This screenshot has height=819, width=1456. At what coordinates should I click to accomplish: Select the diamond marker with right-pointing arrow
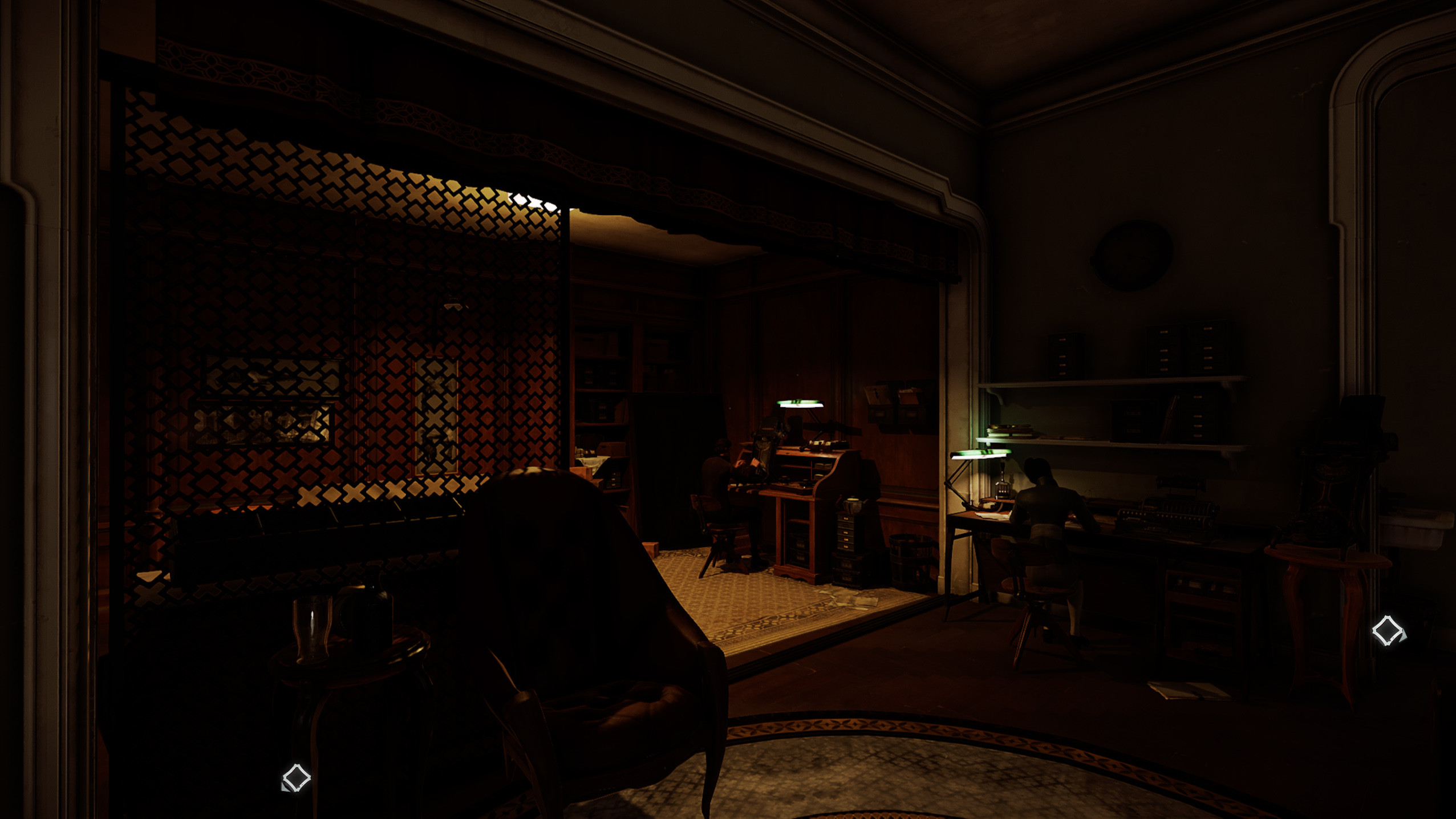(x=1388, y=630)
